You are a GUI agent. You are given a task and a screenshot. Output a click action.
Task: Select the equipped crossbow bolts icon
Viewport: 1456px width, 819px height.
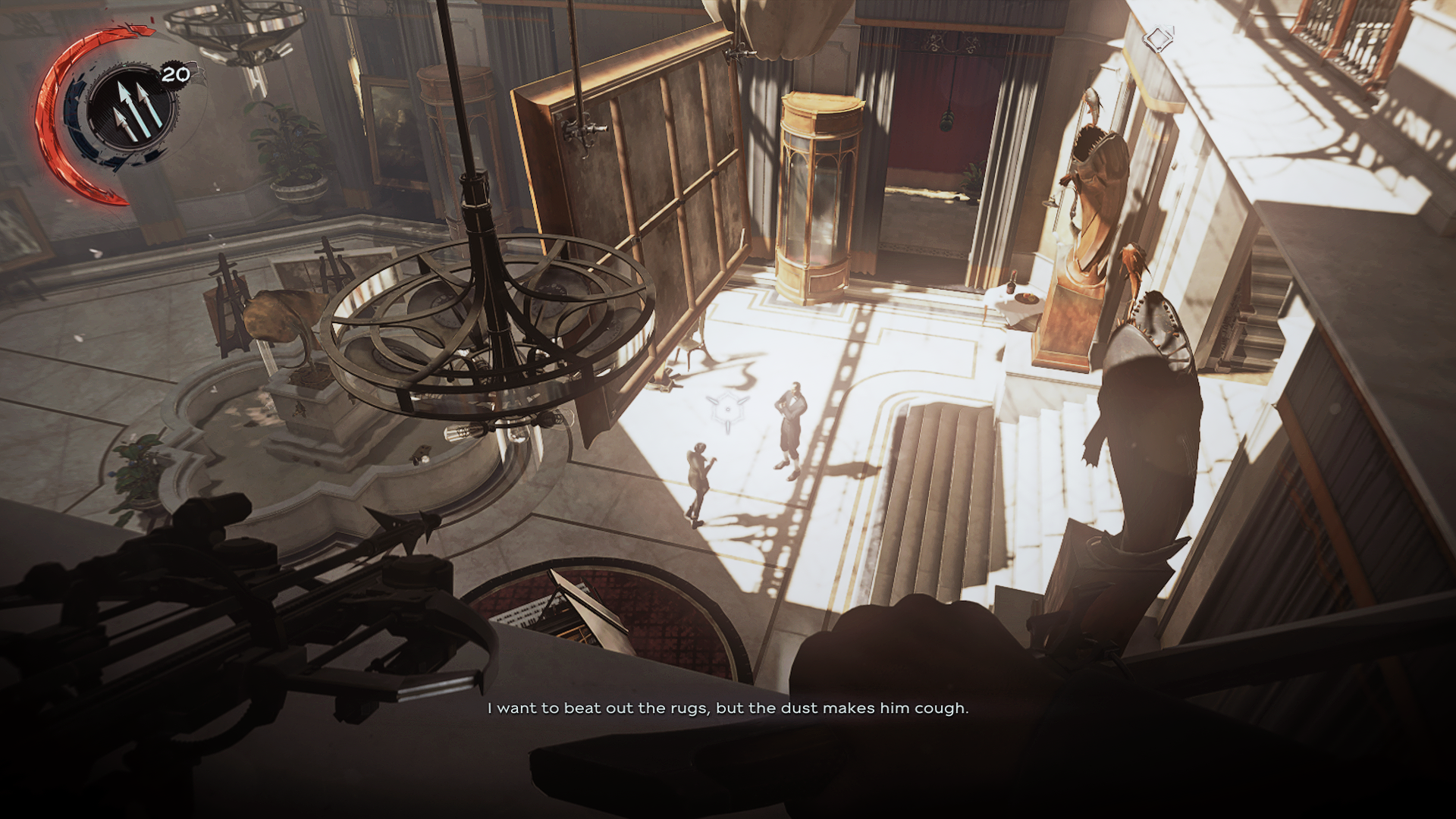pyautogui.click(x=134, y=109)
